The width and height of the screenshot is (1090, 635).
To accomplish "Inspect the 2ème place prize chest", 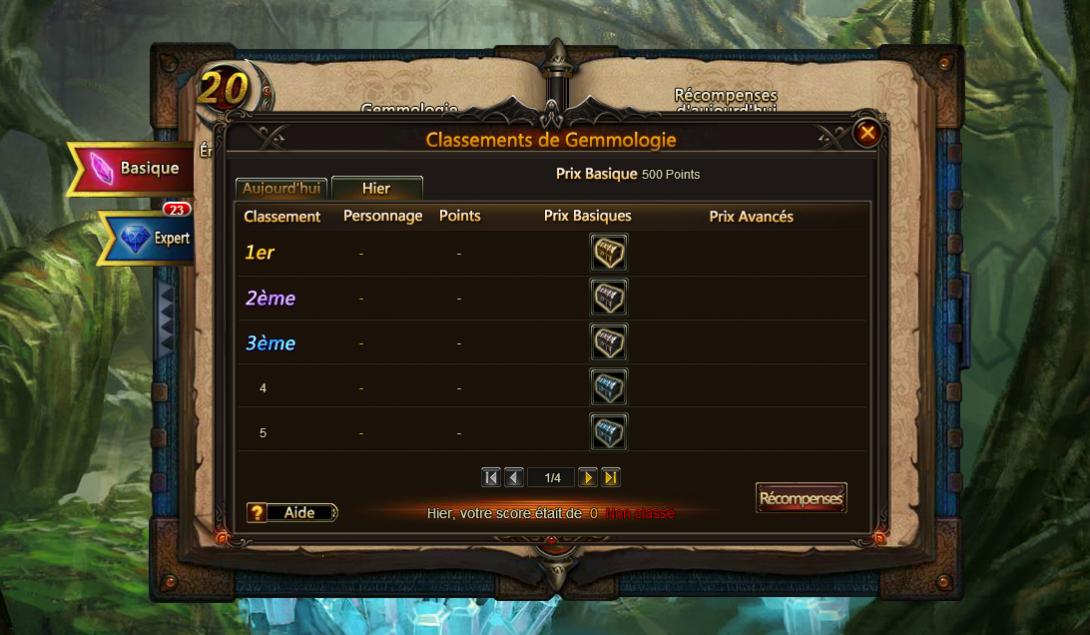I will (x=608, y=298).
